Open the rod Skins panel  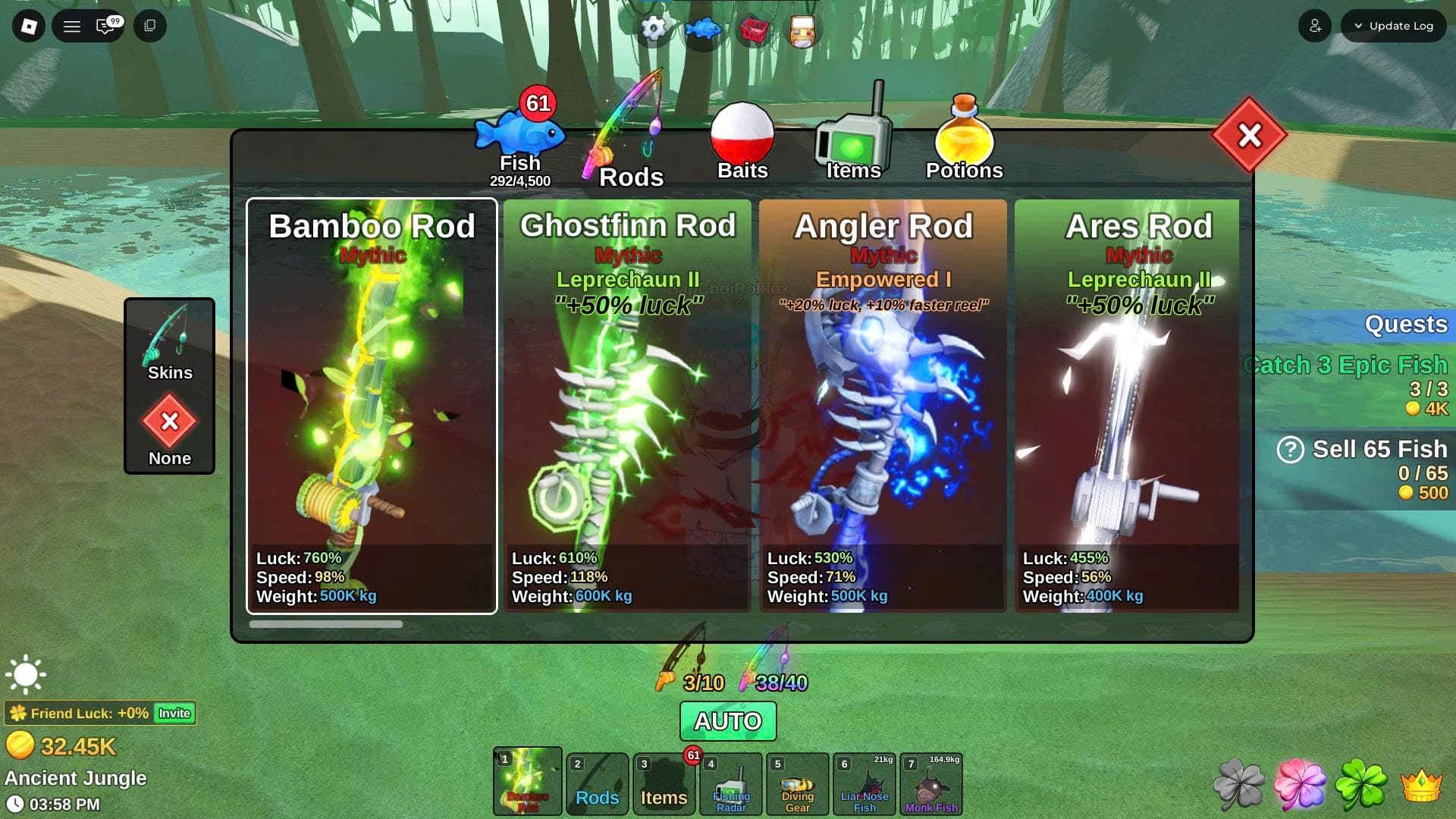169,343
